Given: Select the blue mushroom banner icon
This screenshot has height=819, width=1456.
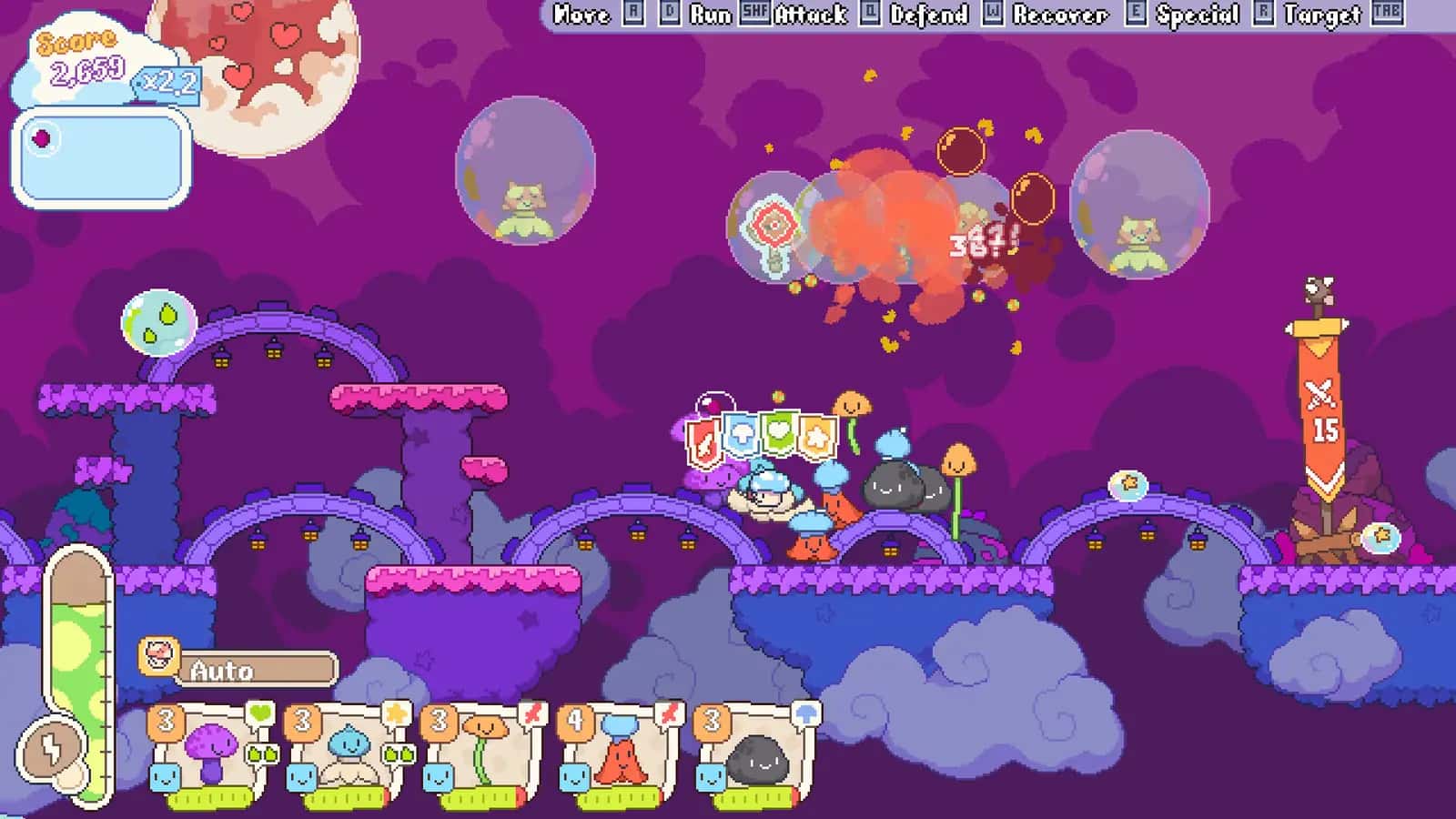Looking at the screenshot, I should tap(741, 432).
